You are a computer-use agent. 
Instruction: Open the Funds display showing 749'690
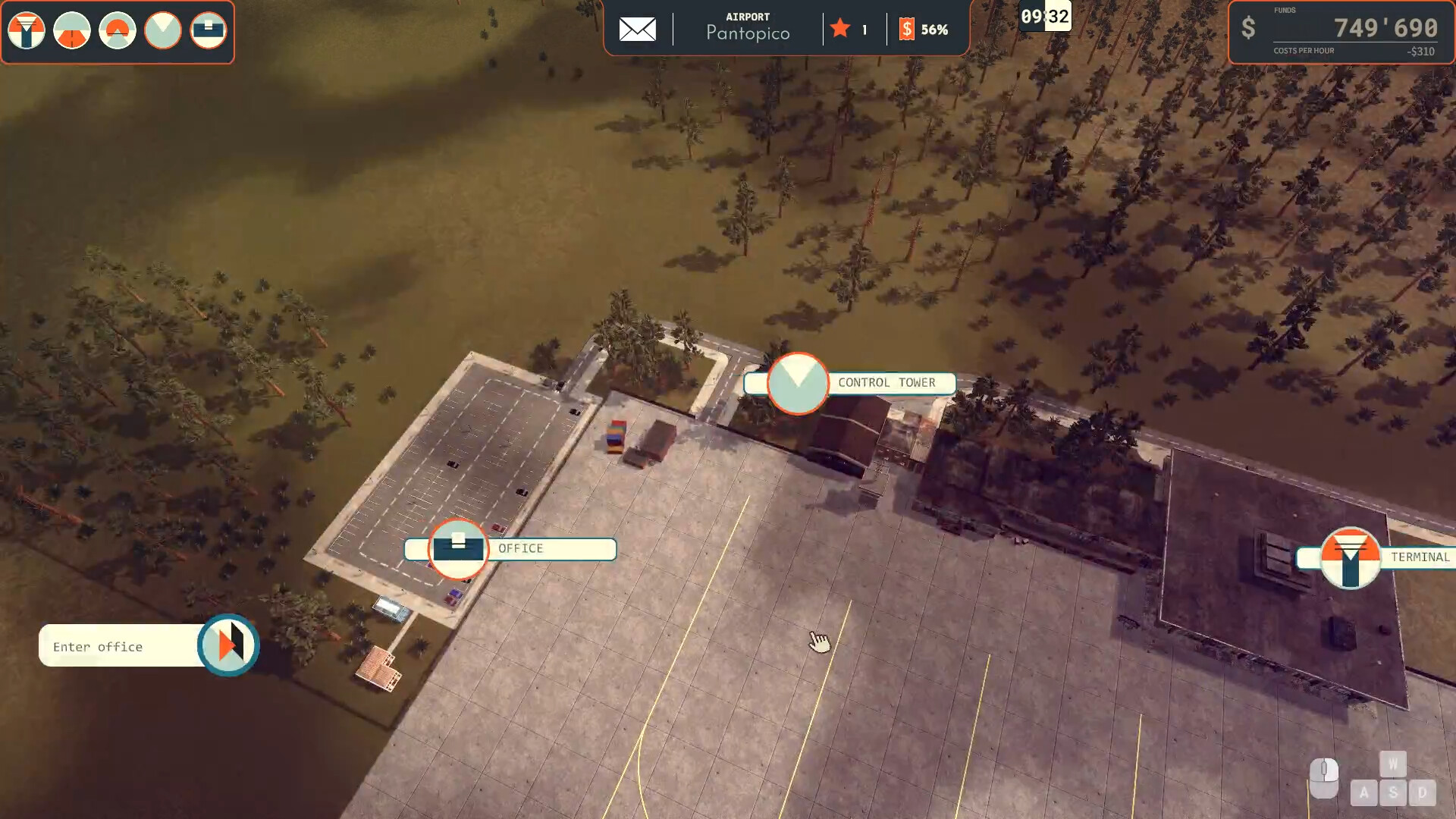point(1383,29)
